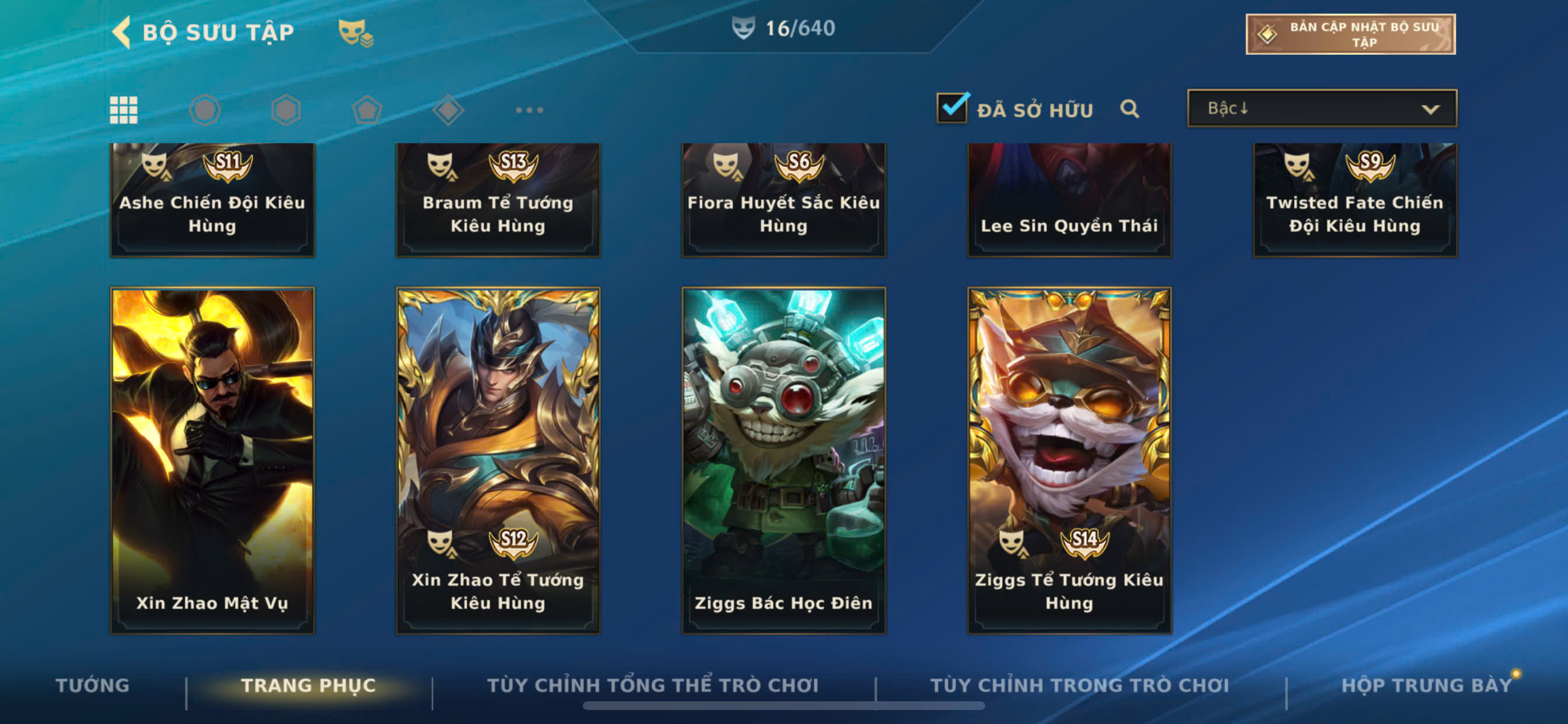
Task: Open Xin Zhao Mật Vụ skin card
Action: click(x=212, y=460)
